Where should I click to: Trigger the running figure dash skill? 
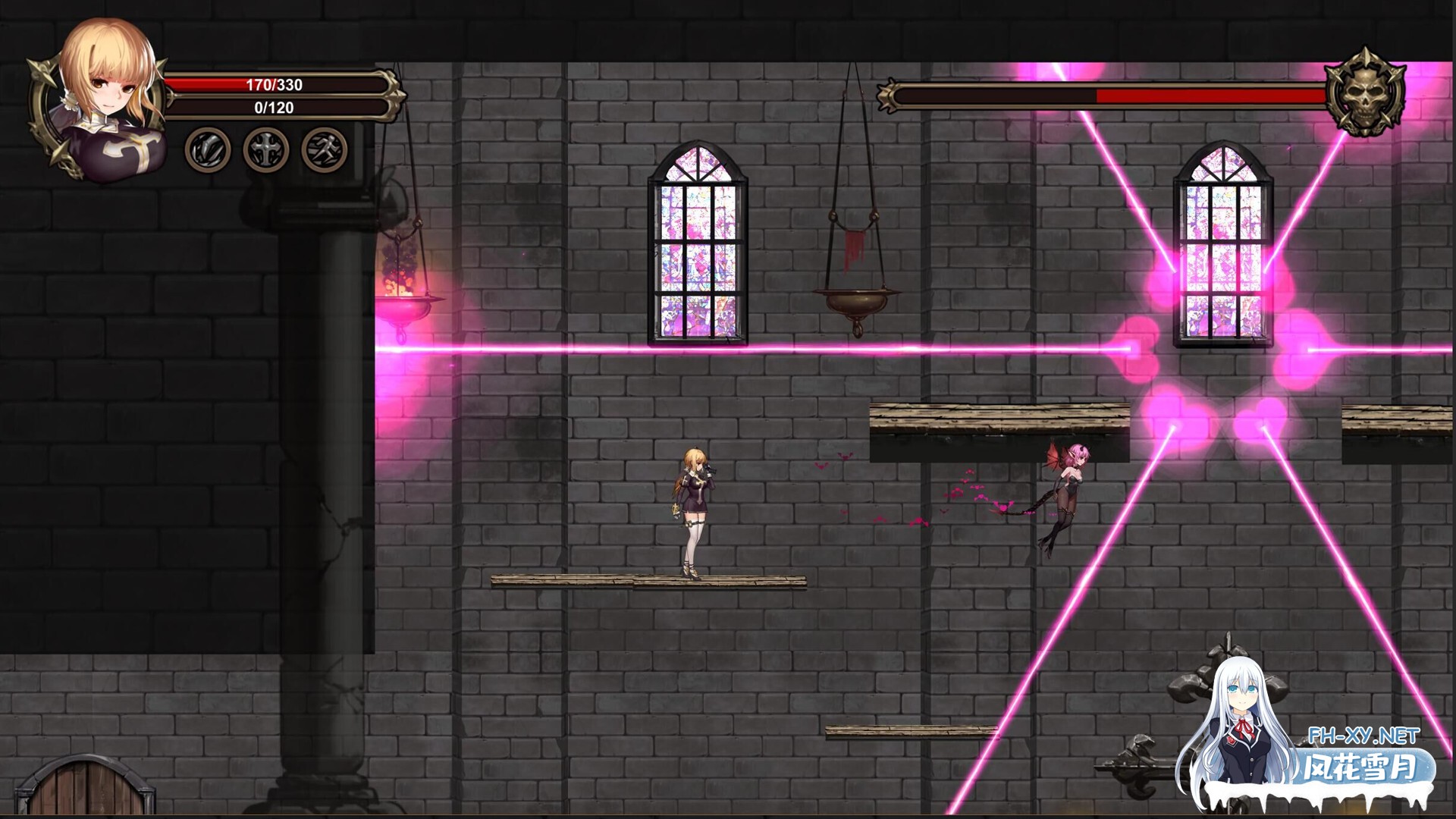325,149
